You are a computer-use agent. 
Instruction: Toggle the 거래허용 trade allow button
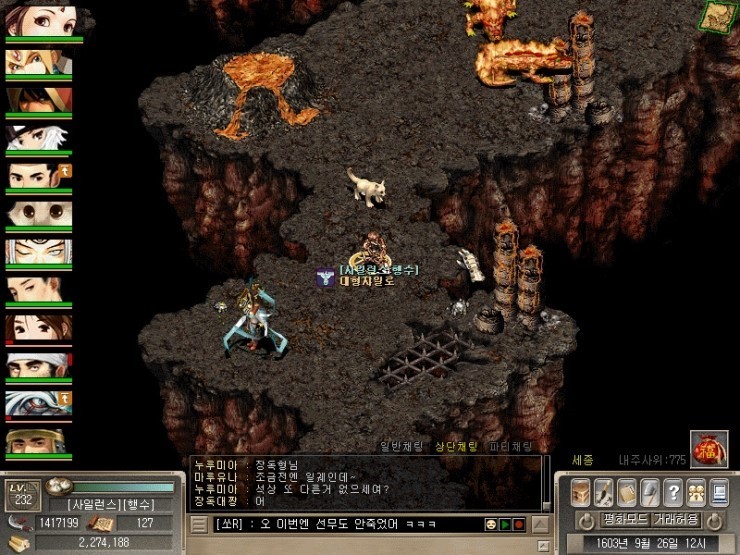[676, 520]
